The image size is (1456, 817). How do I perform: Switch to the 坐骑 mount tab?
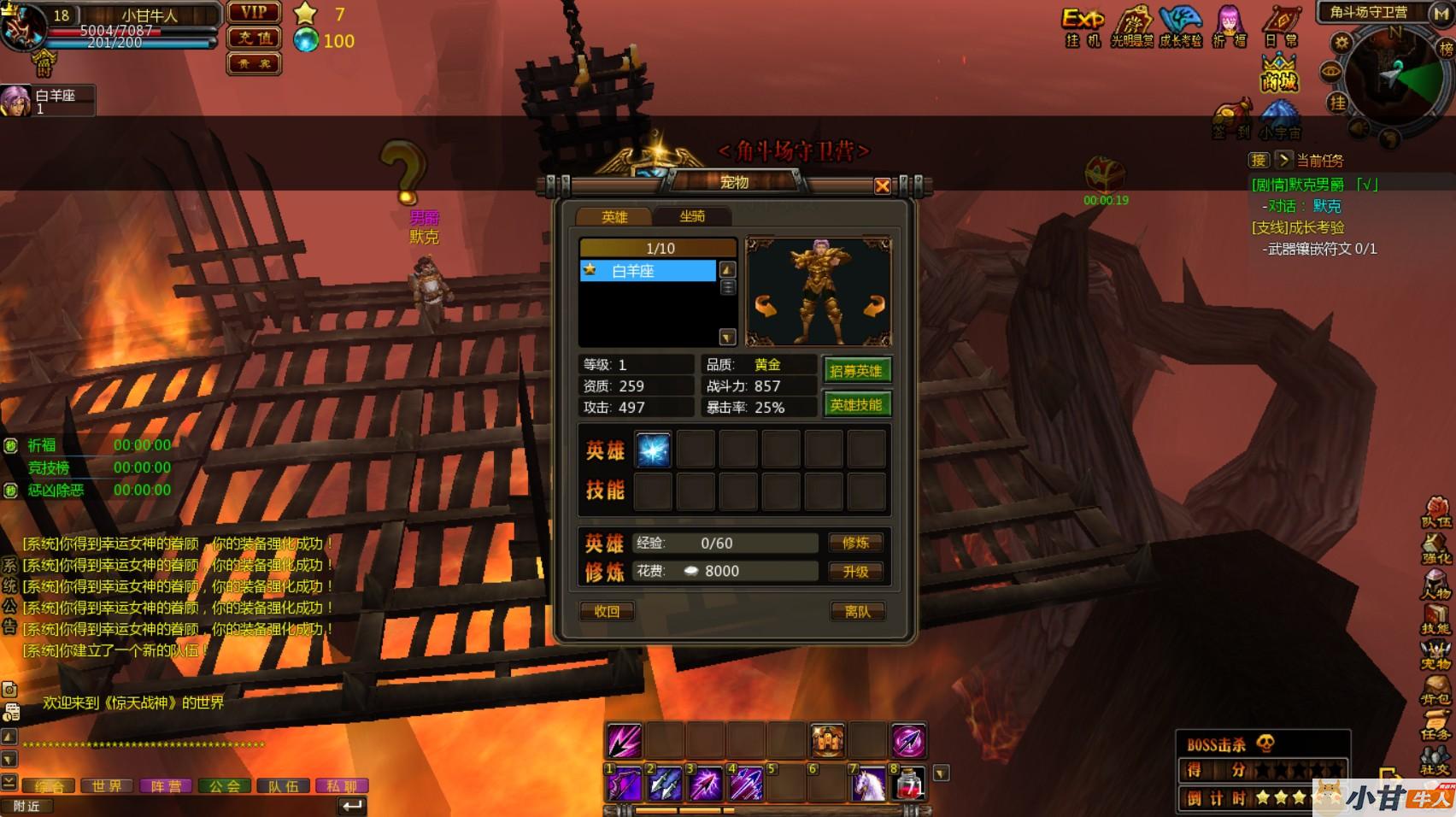coord(692,217)
